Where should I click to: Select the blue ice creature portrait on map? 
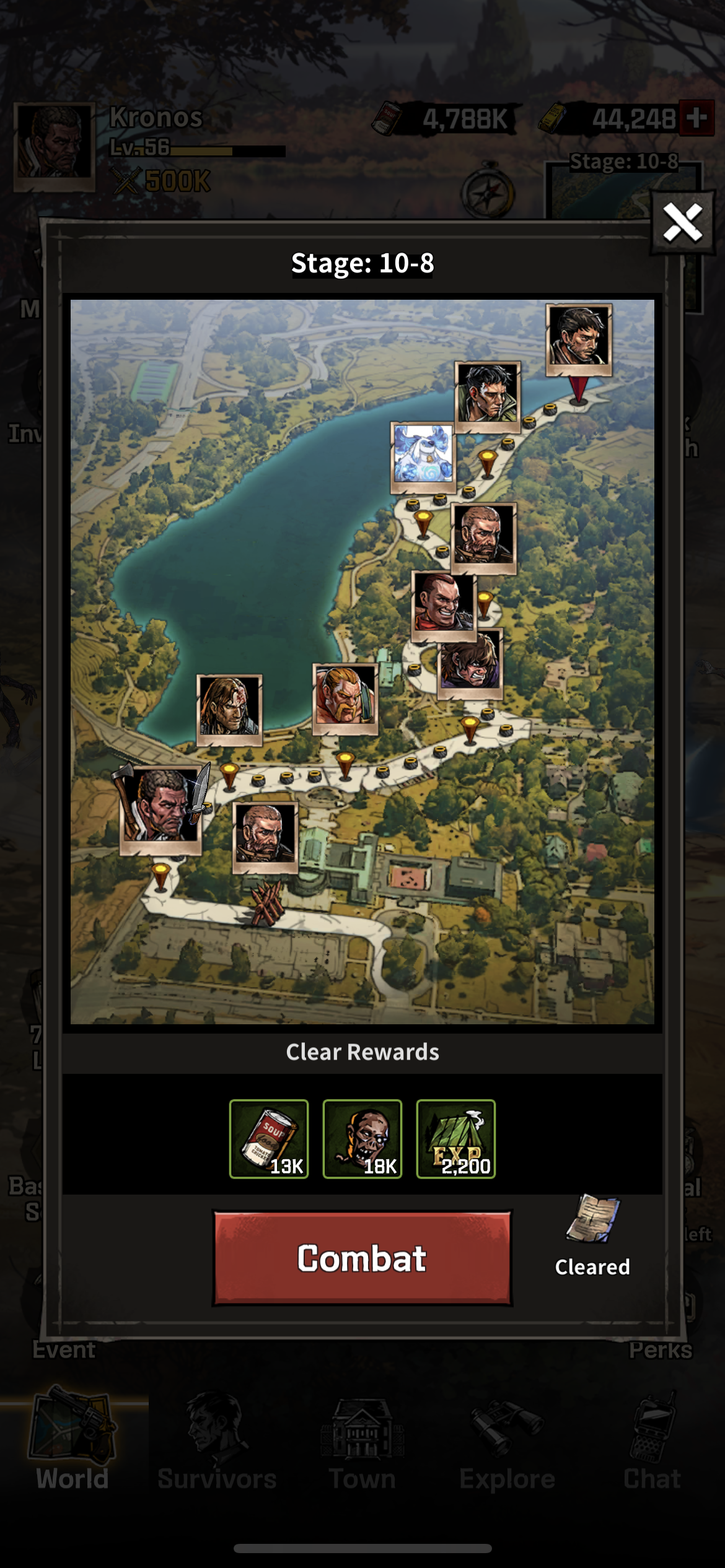click(423, 455)
